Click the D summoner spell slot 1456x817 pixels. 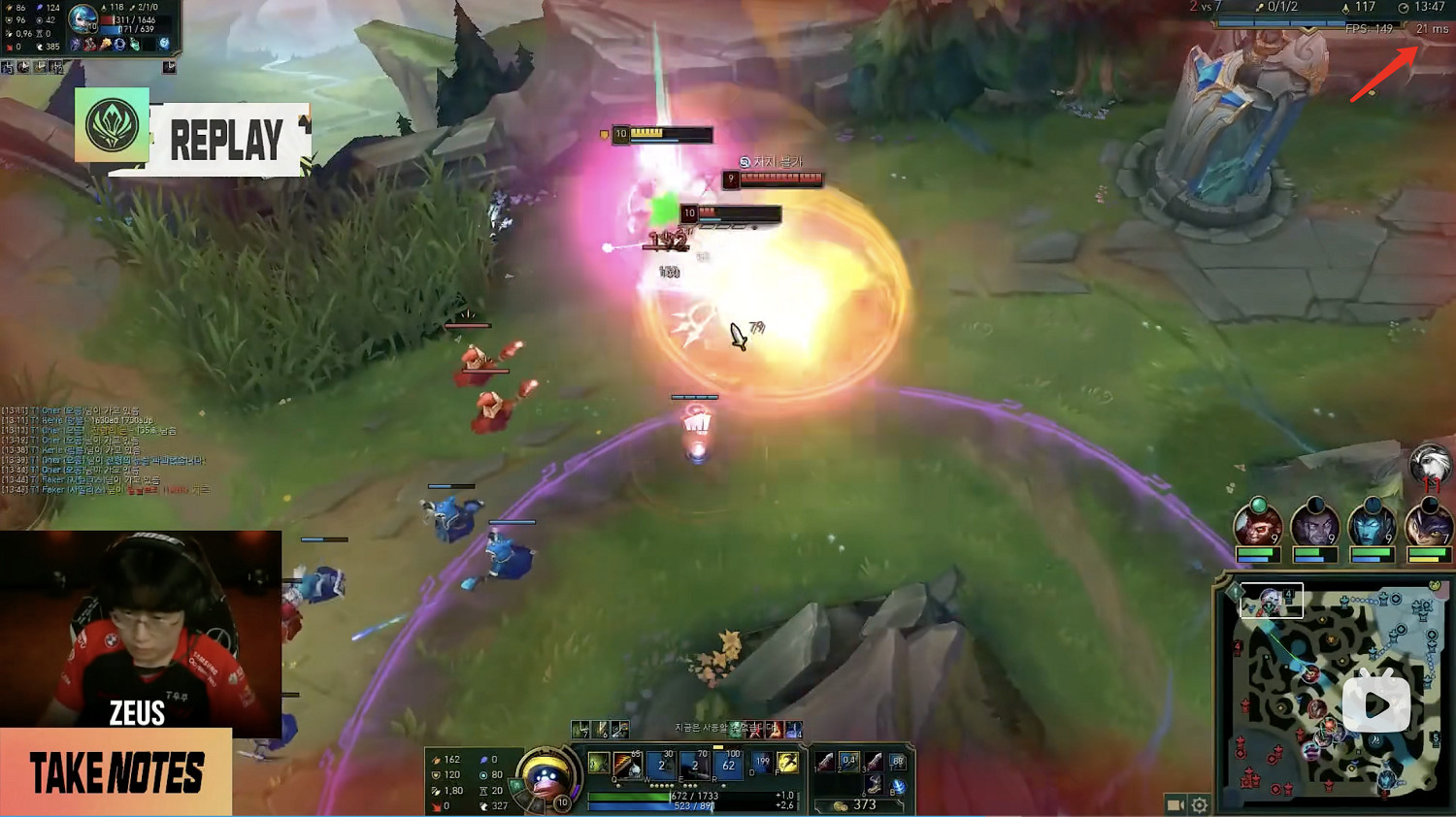pos(761,763)
